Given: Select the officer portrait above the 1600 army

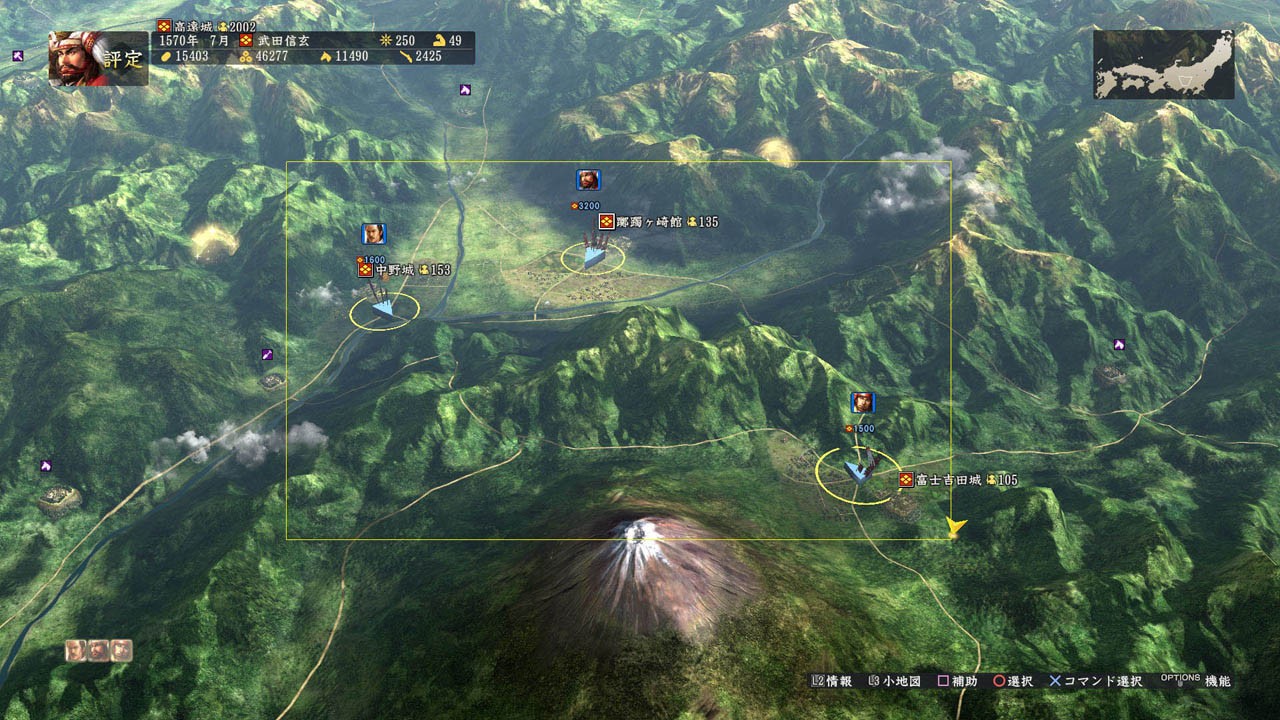Looking at the screenshot, I should click(374, 234).
